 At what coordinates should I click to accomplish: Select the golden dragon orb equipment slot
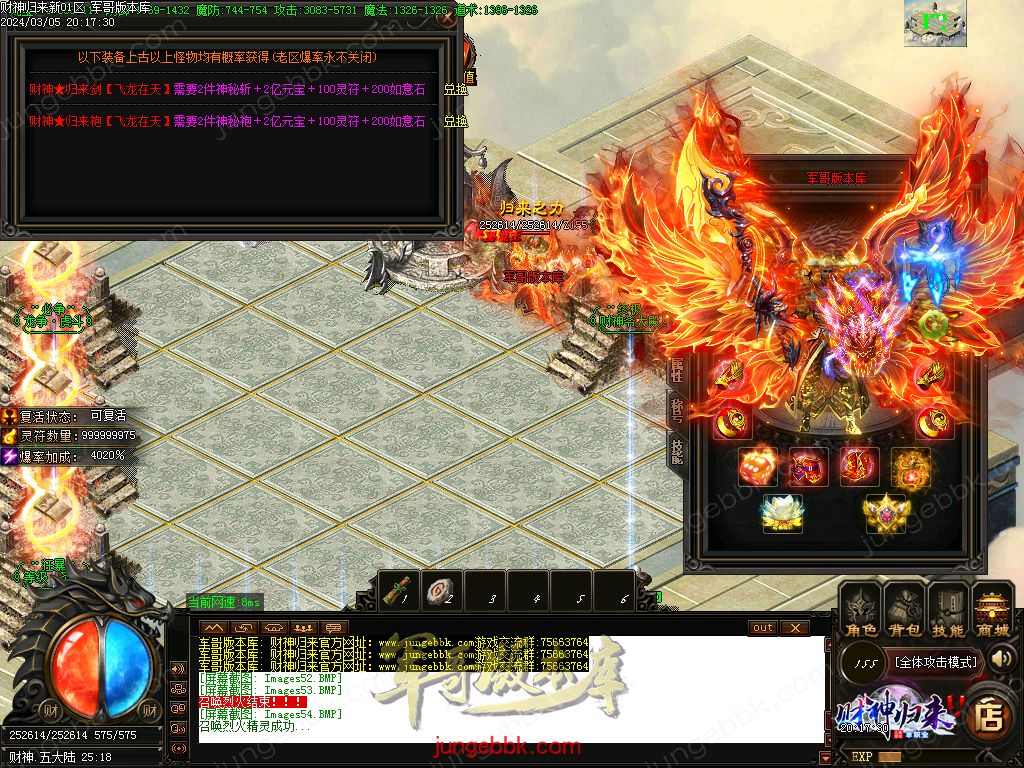pyautogui.click(x=909, y=466)
